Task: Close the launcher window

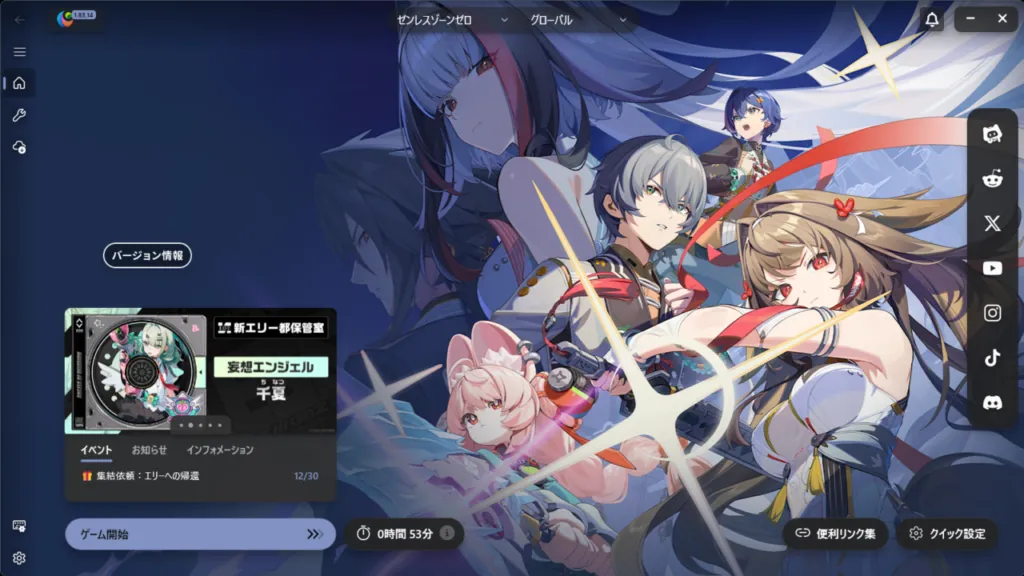Action: [x=1002, y=19]
